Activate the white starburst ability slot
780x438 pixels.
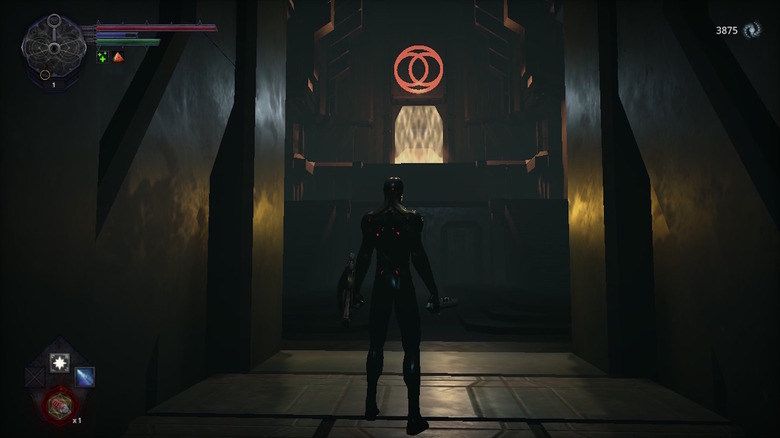point(59,362)
